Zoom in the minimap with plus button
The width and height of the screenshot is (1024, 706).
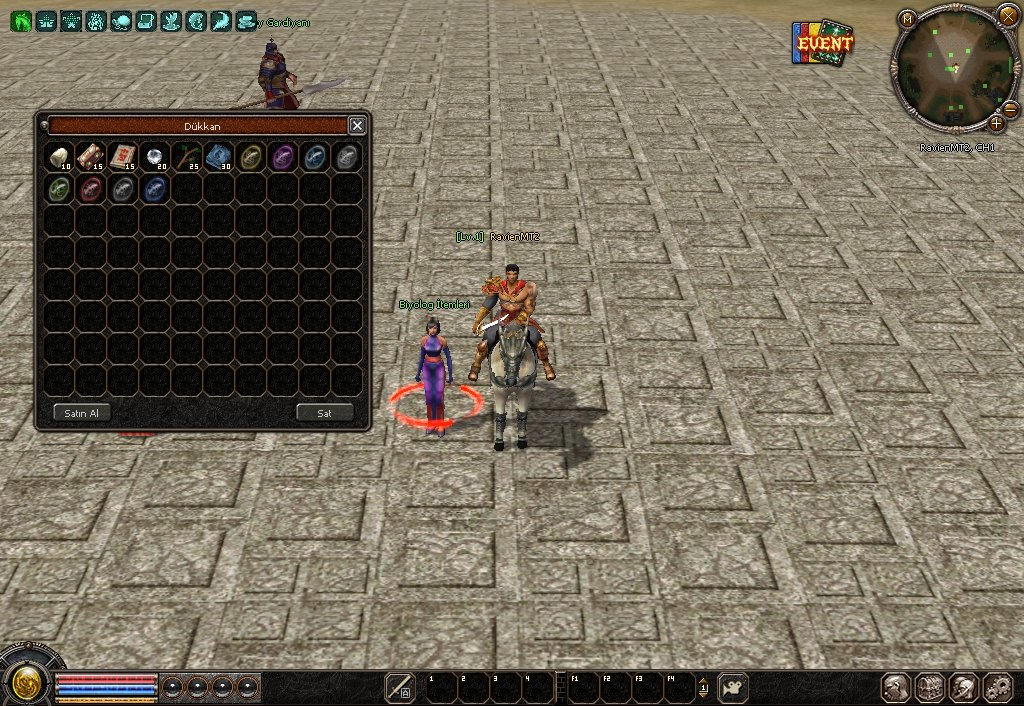point(996,124)
